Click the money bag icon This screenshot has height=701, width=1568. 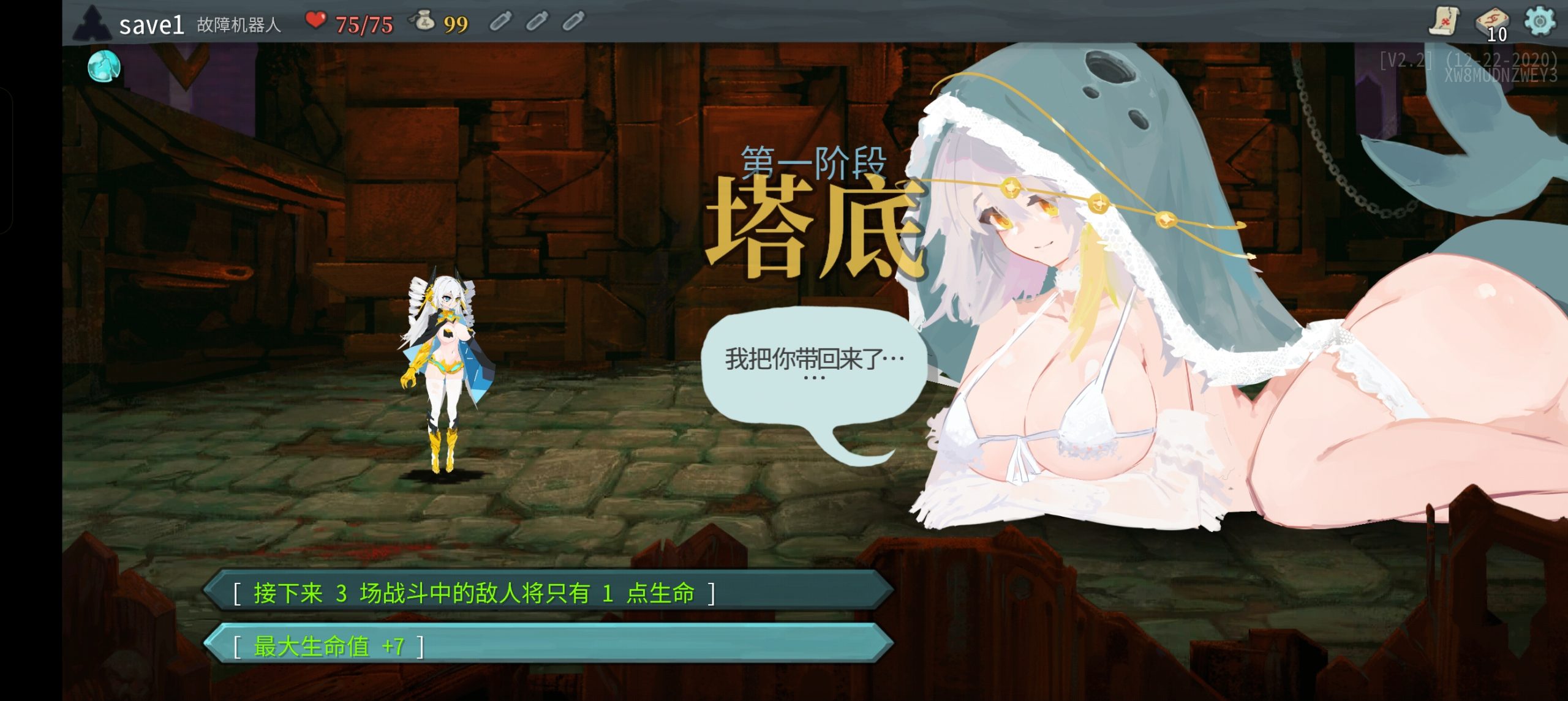click(x=425, y=21)
